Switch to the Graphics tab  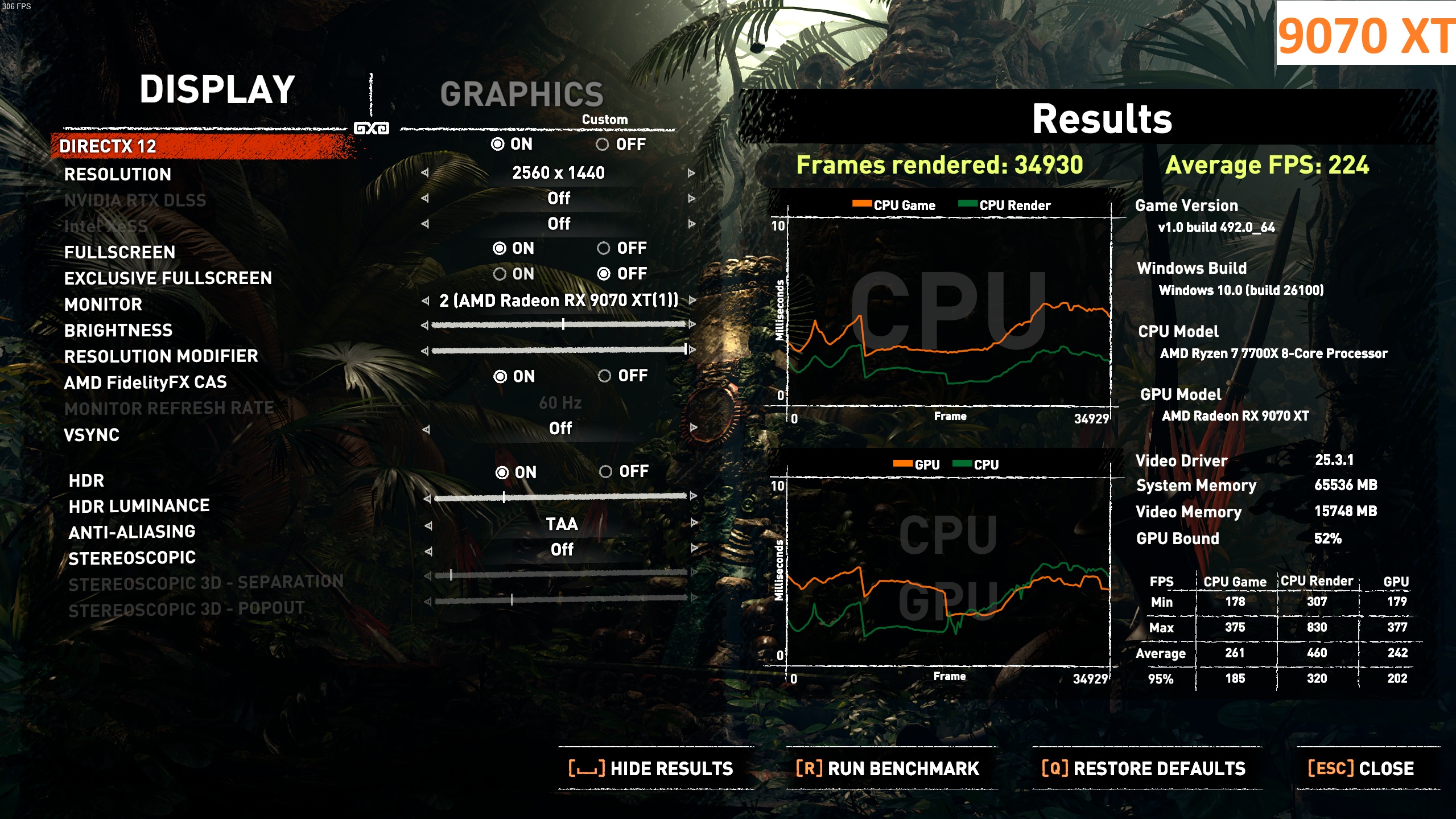[521, 94]
